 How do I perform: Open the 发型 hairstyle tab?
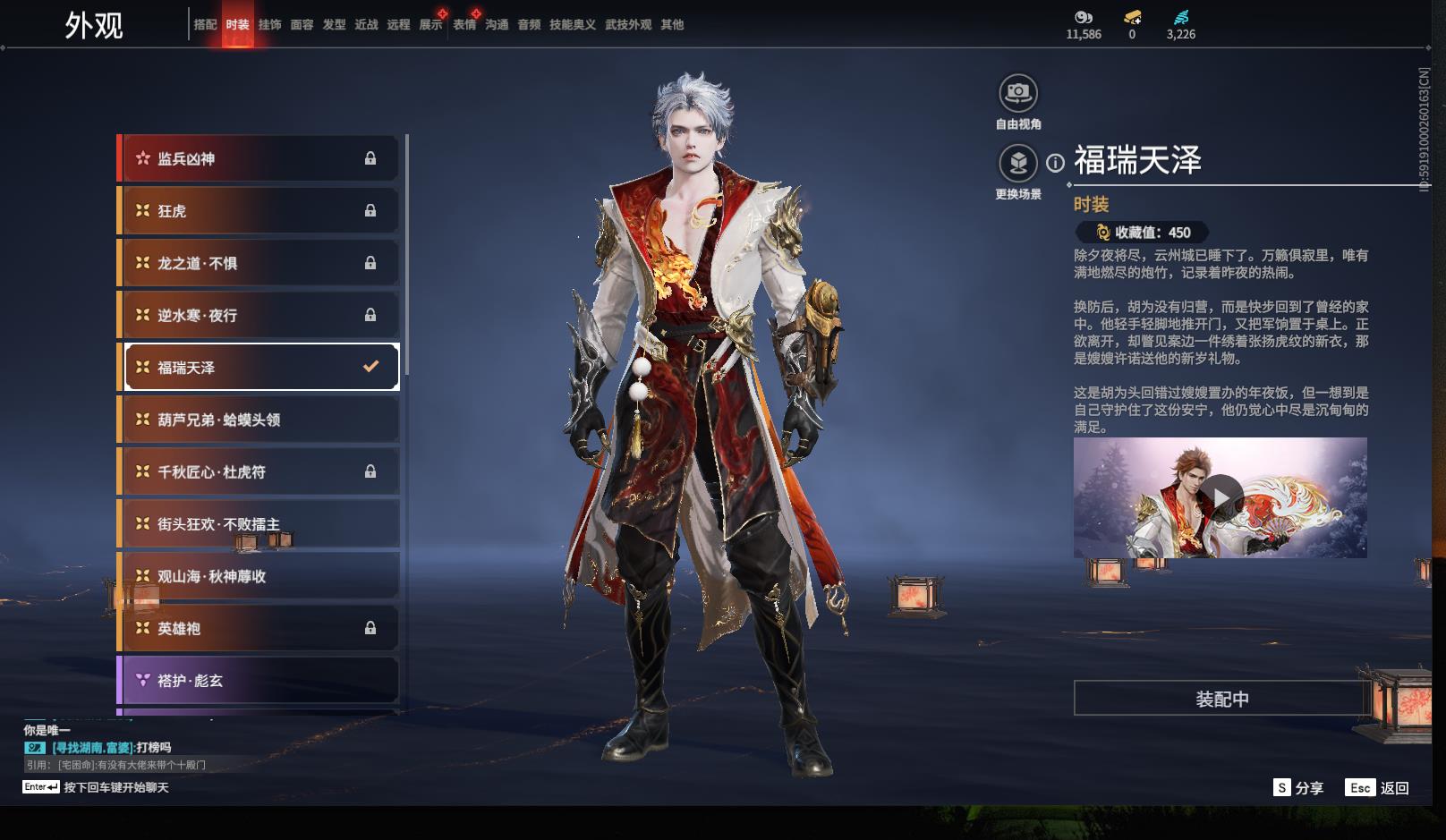click(334, 25)
